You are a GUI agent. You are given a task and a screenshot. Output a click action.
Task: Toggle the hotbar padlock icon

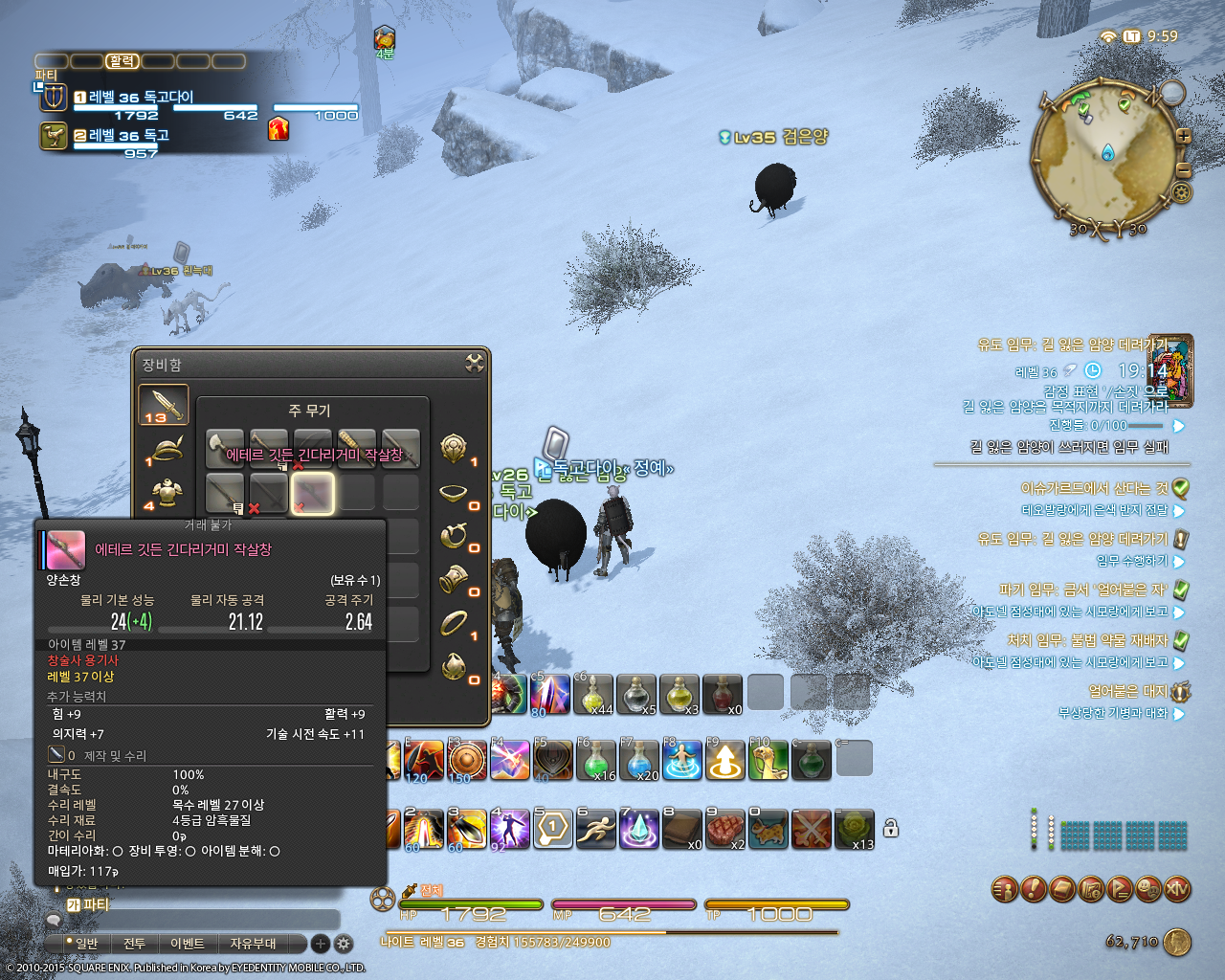(891, 829)
